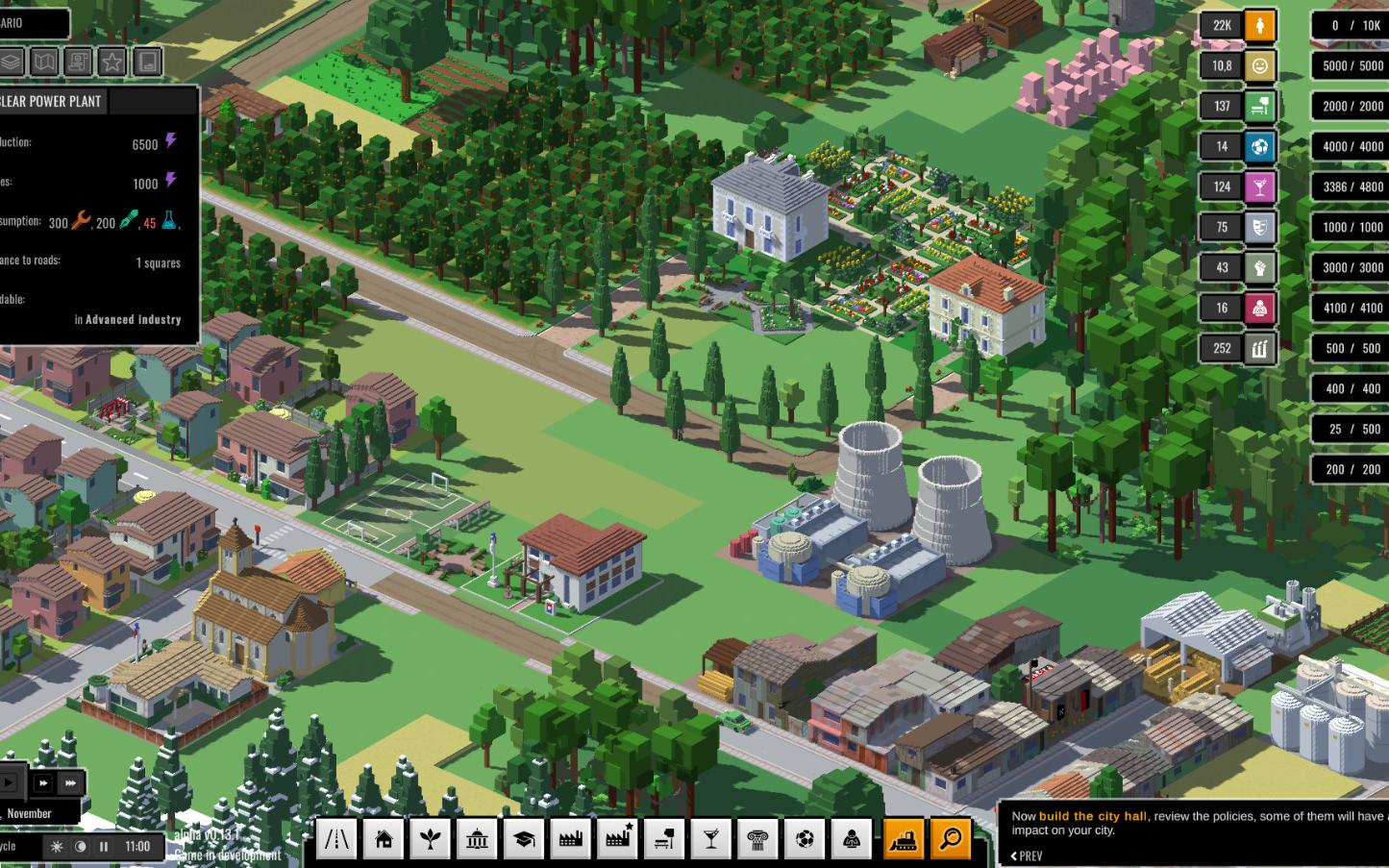Open the folded map button
1389x868 pixels.
pyautogui.click(x=44, y=62)
